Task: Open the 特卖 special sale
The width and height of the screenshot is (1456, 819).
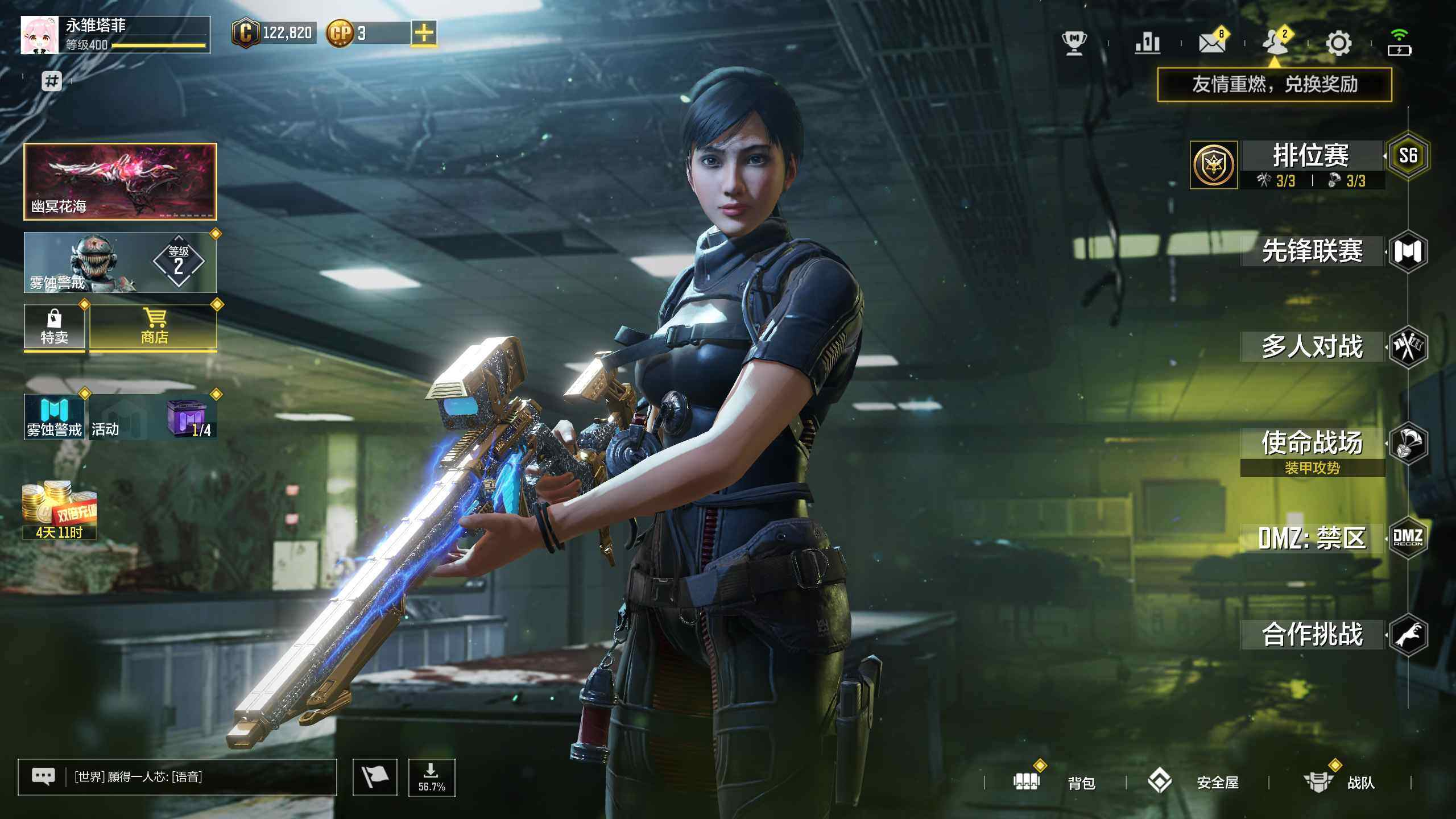Action: click(x=54, y=327)
